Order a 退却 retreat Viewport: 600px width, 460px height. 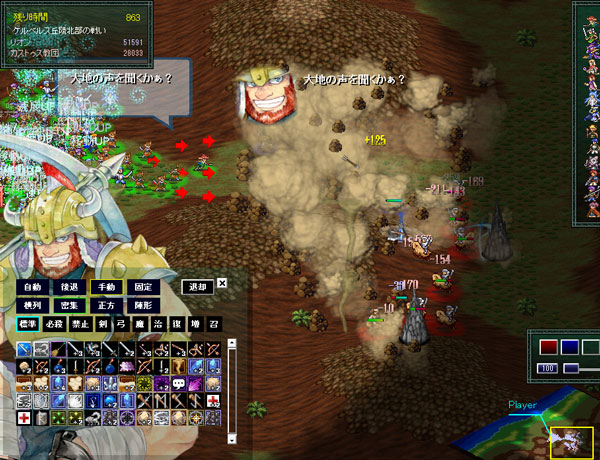pos(198,287)
